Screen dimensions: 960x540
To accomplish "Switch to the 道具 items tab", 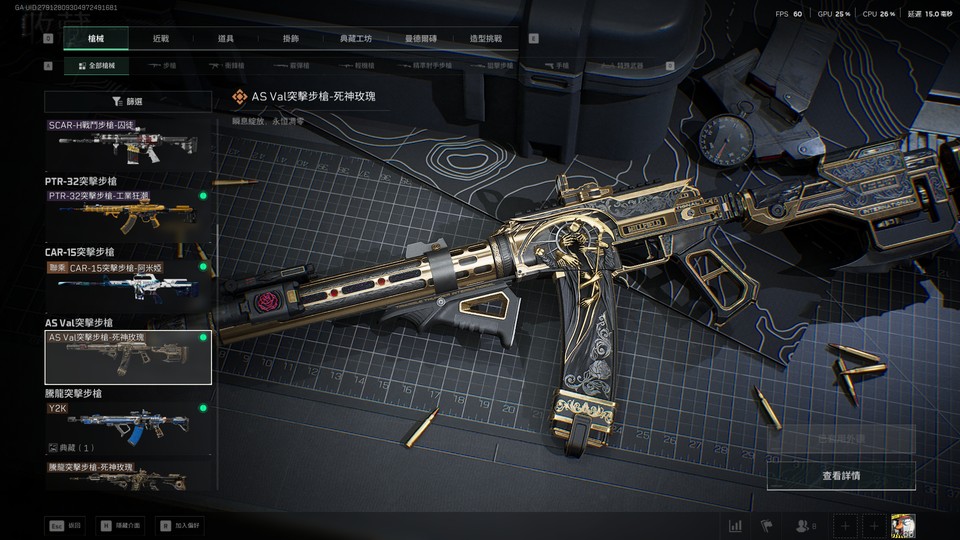I will pyautogui.click(x=226, y=39).
